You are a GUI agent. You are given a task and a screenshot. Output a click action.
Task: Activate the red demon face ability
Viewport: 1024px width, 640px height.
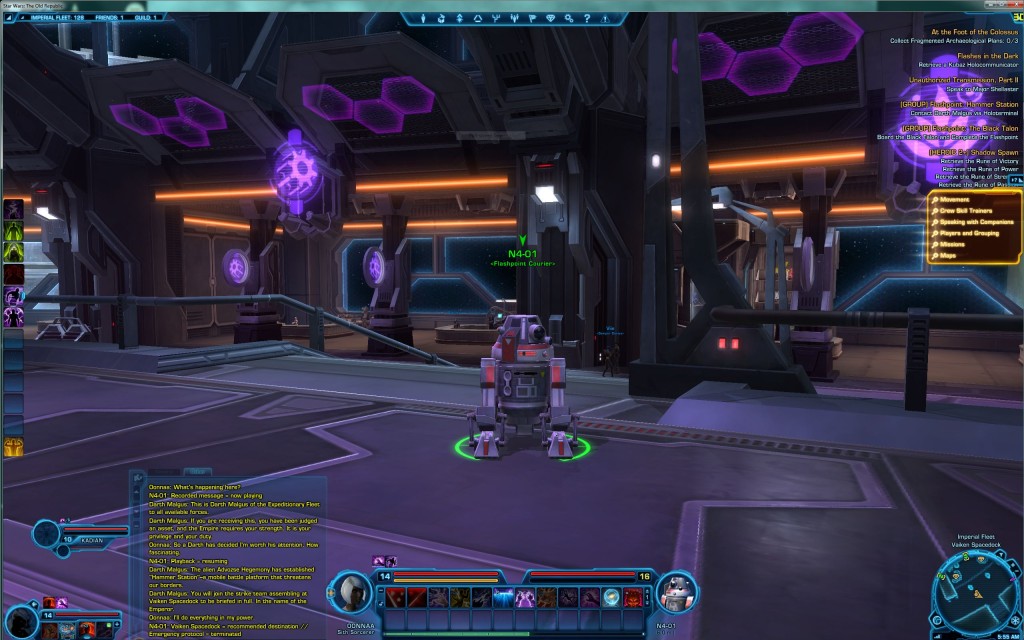coord(635,598)
